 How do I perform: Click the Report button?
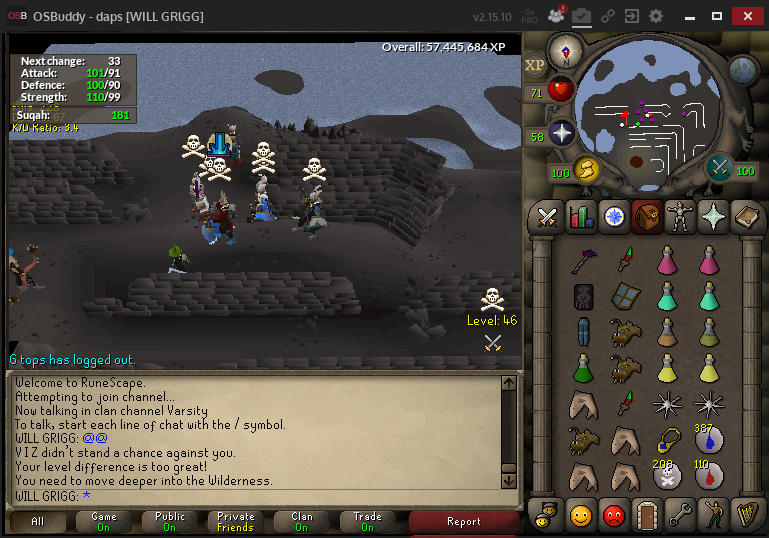464,521
